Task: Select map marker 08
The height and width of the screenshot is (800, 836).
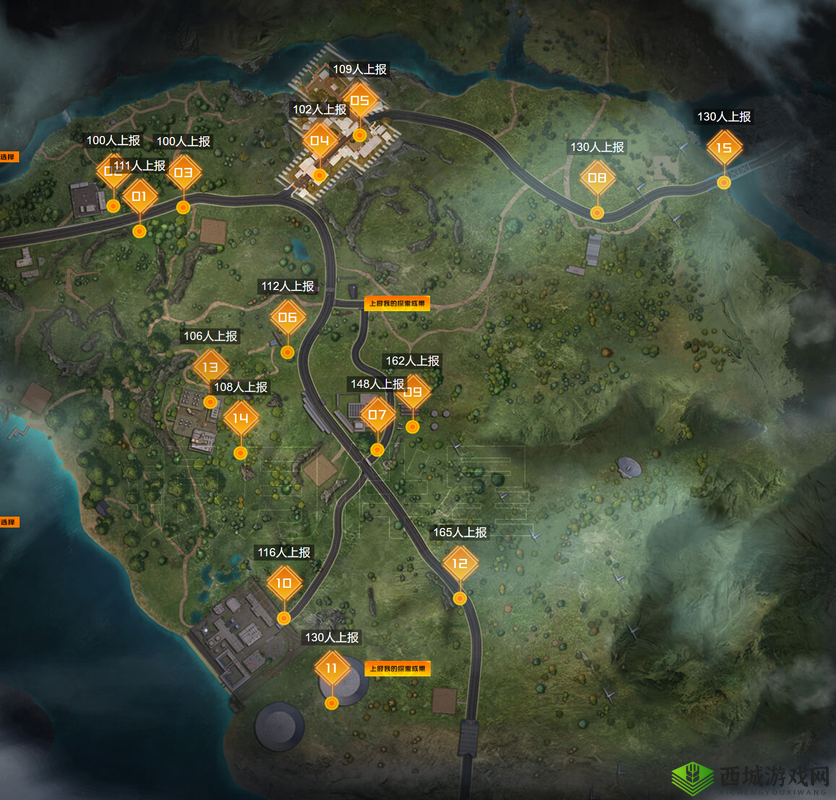Action: pyautogui.click(x=597, y=179)
